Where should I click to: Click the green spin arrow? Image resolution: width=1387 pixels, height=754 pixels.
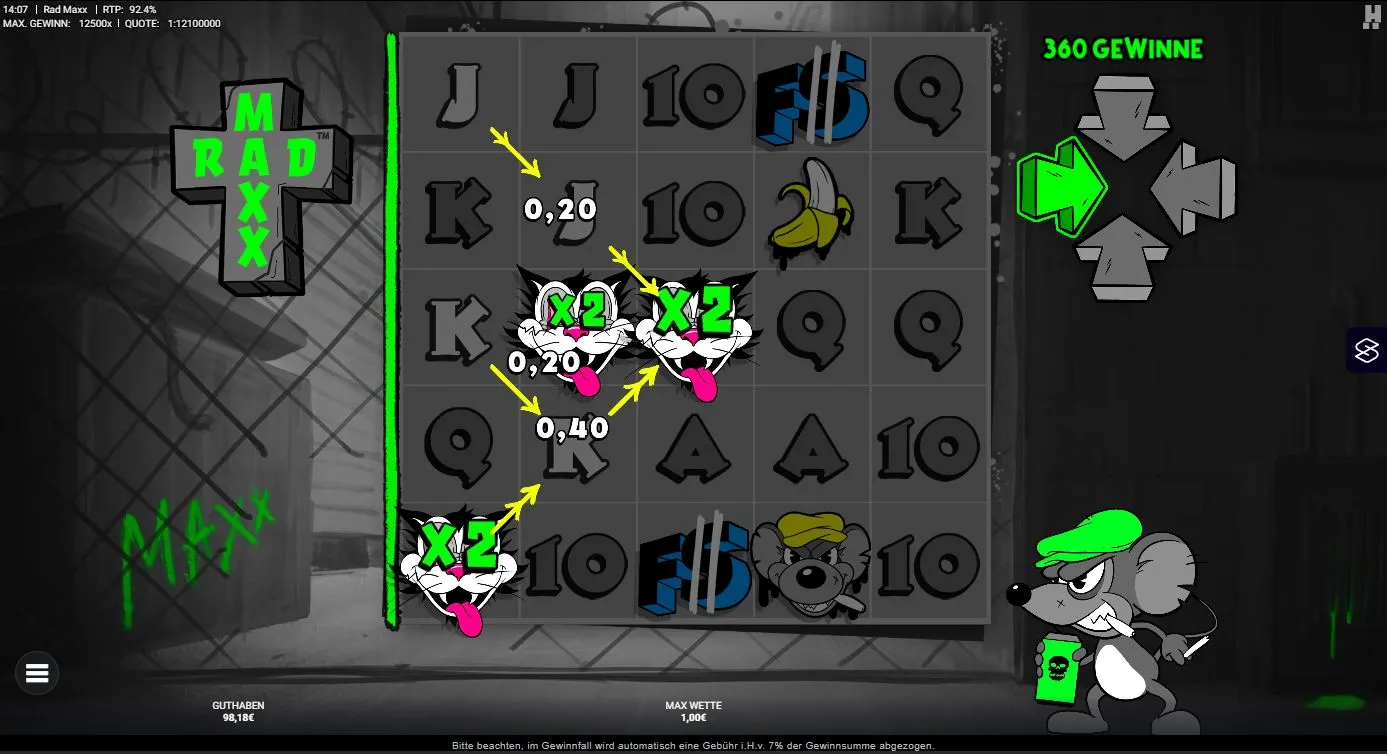pos(1062,187)
